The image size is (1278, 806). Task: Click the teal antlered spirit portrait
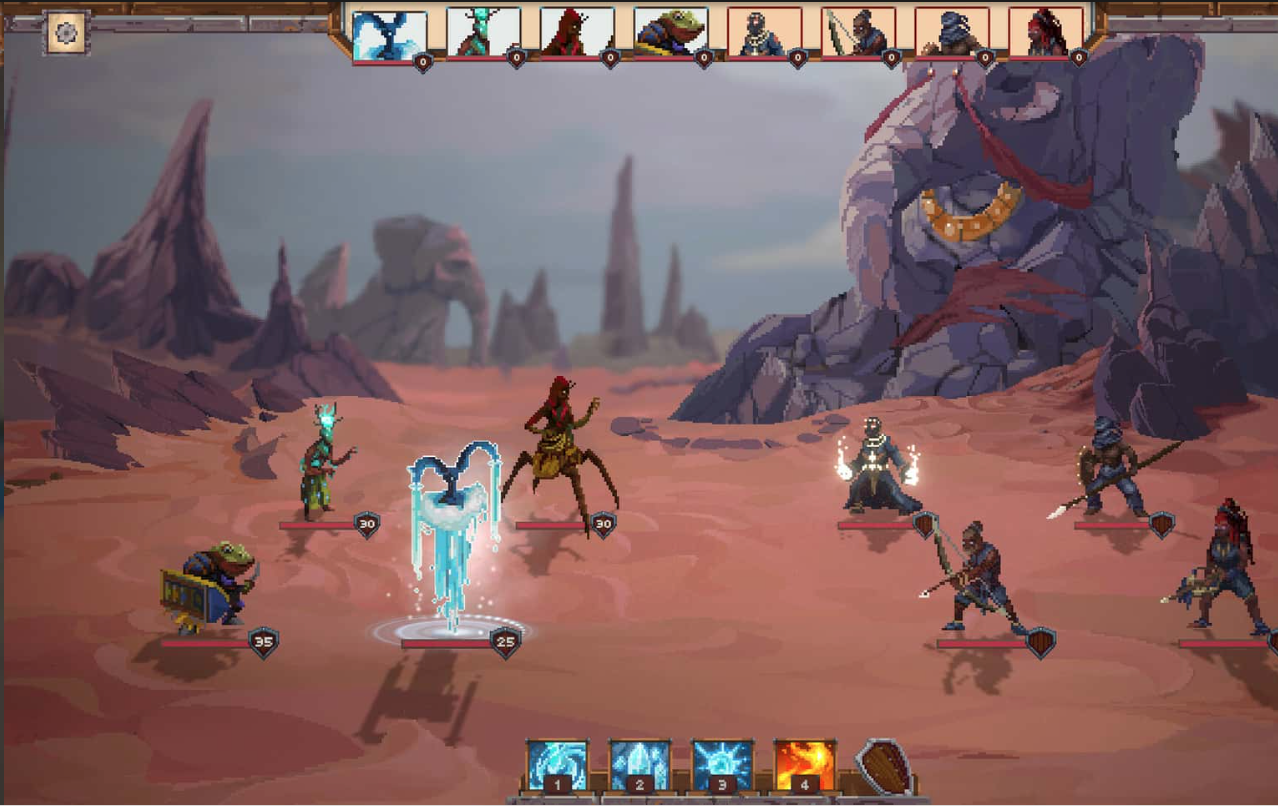(x=484, y=33)
